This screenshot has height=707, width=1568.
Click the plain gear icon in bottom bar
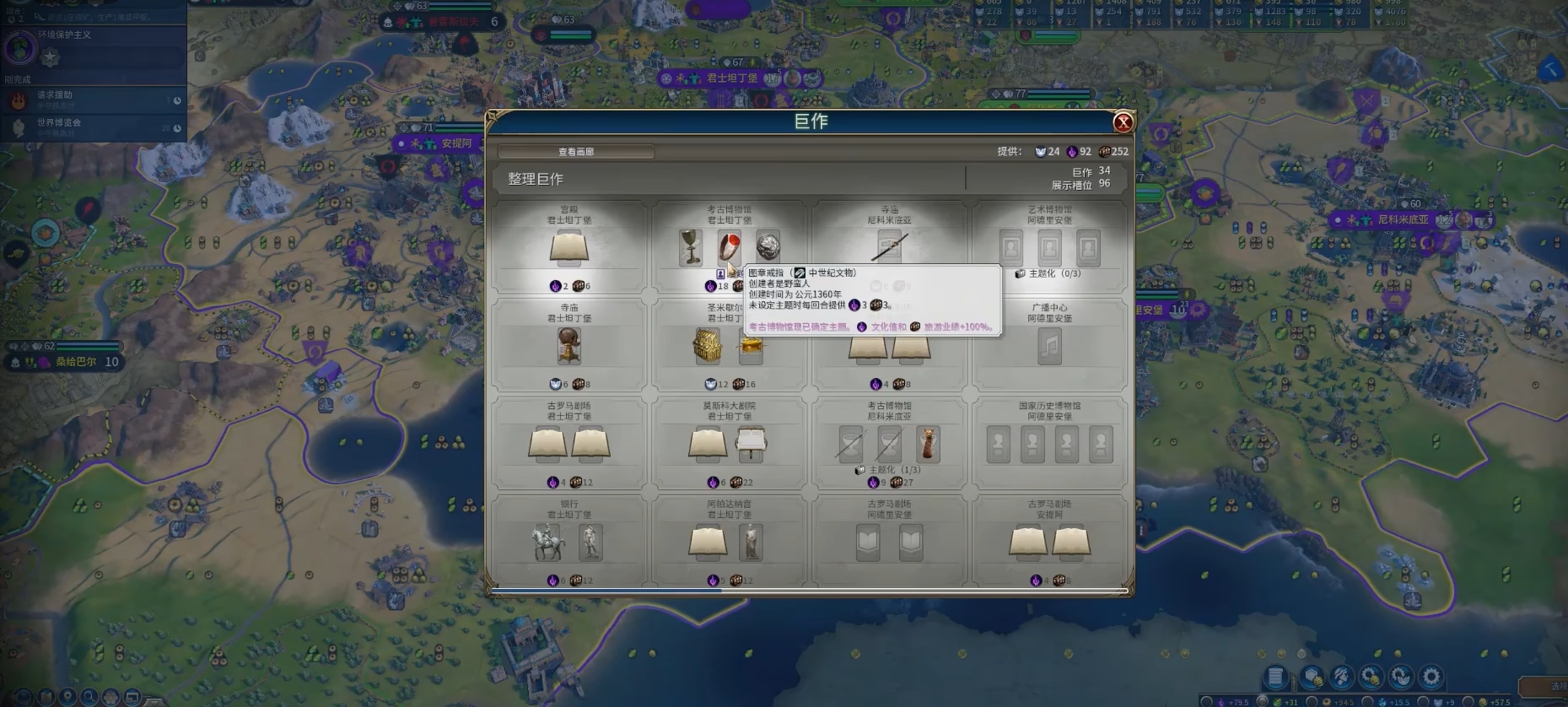1431,677
